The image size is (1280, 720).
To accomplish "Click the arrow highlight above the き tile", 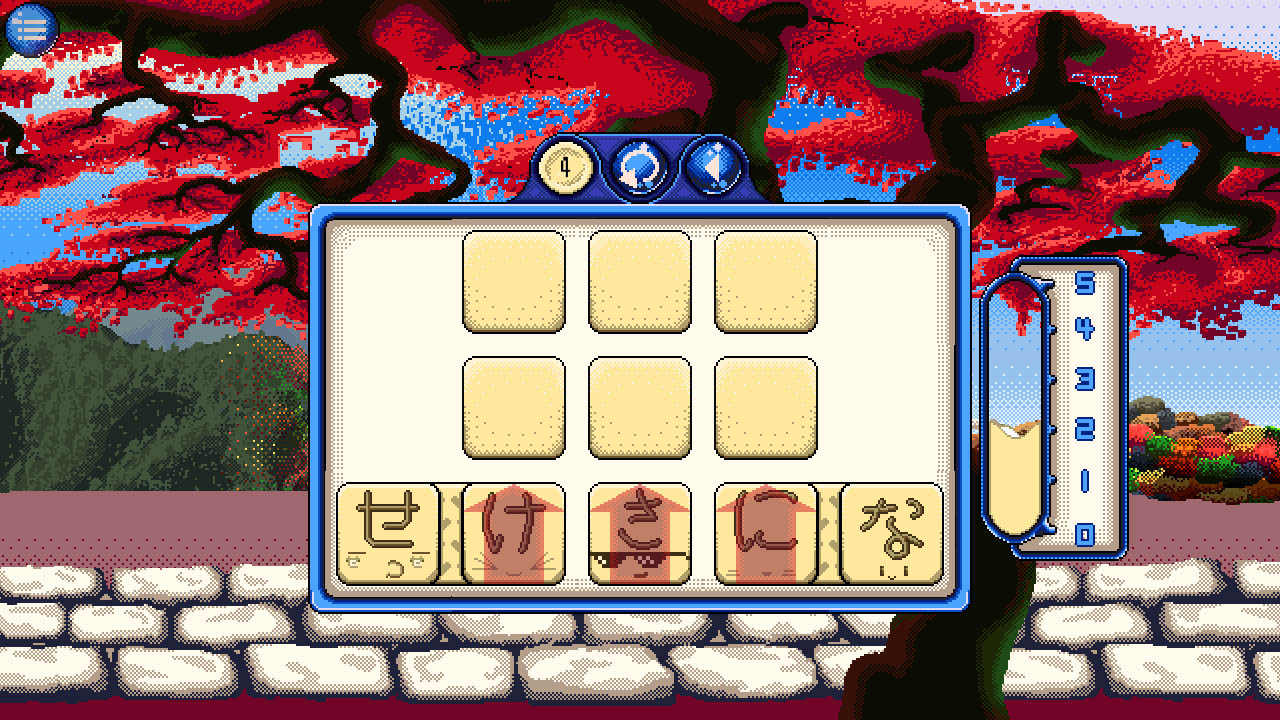I will pos(638,496).
